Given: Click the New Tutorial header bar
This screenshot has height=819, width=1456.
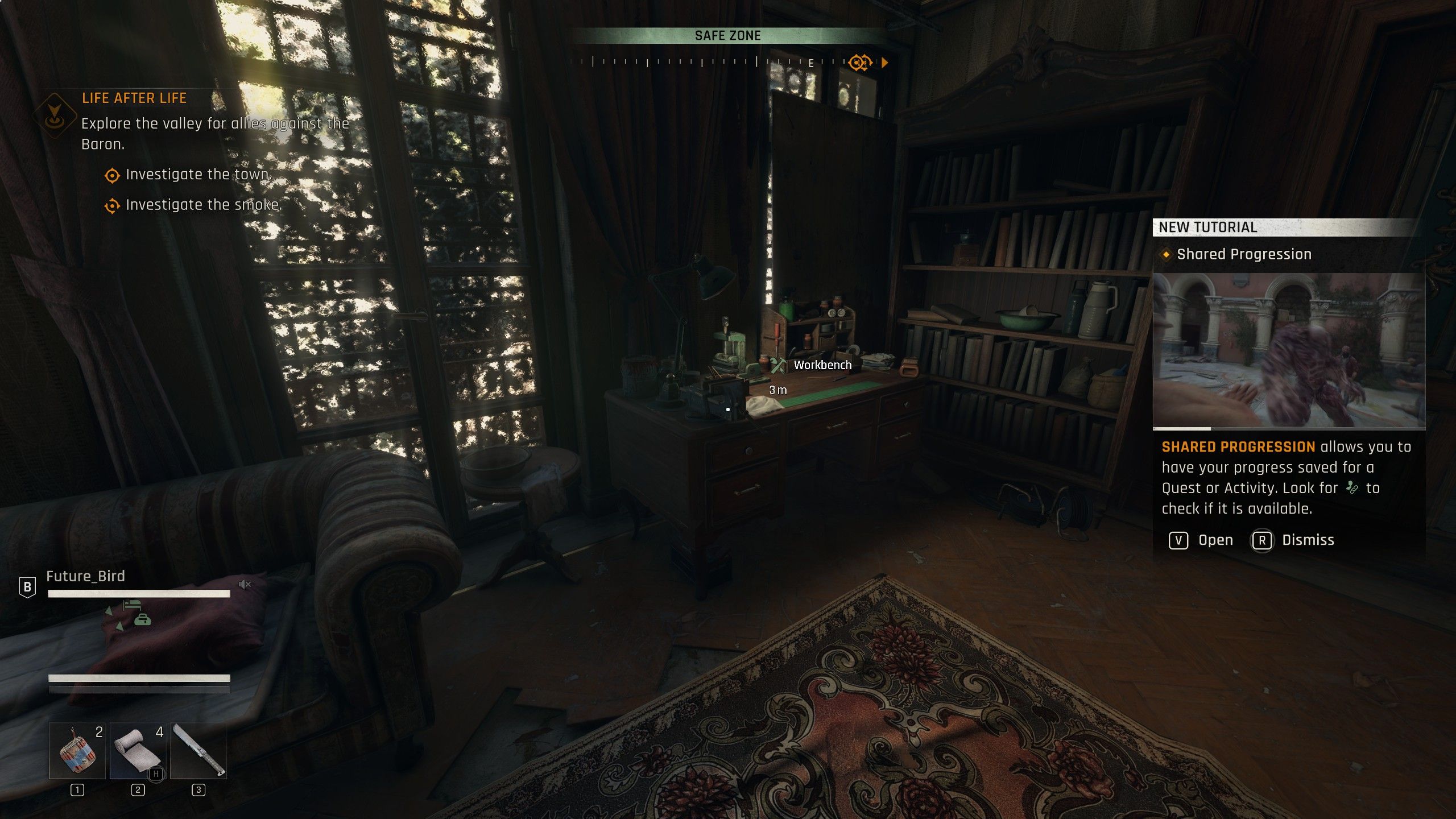Looking at the screenshot, I should click(x=1285, y=227).
